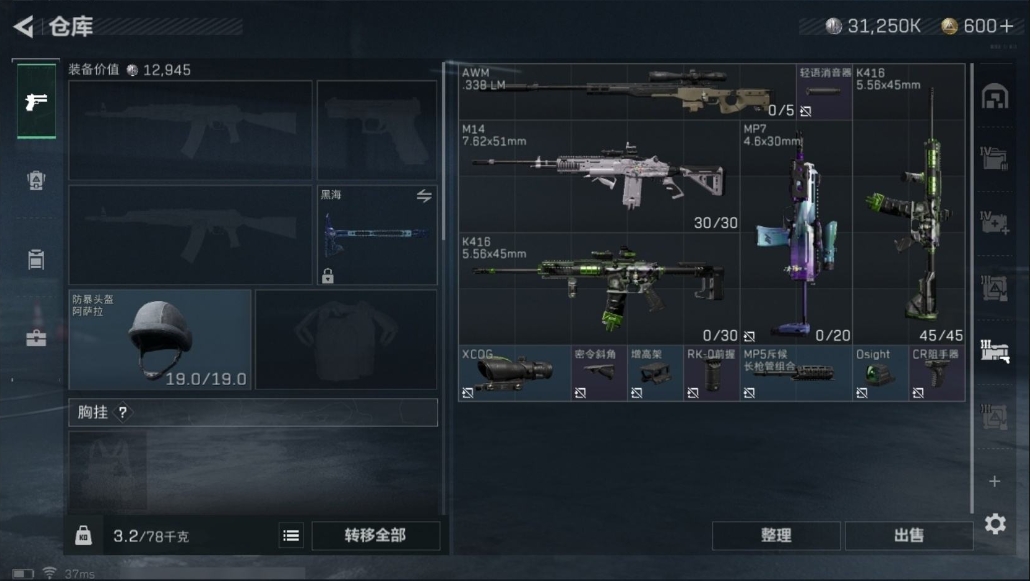Screen dimensions: 1030x581
Task: Select the MP5斥候长枪管组合 barrel item
Action: tap(795, 373)
